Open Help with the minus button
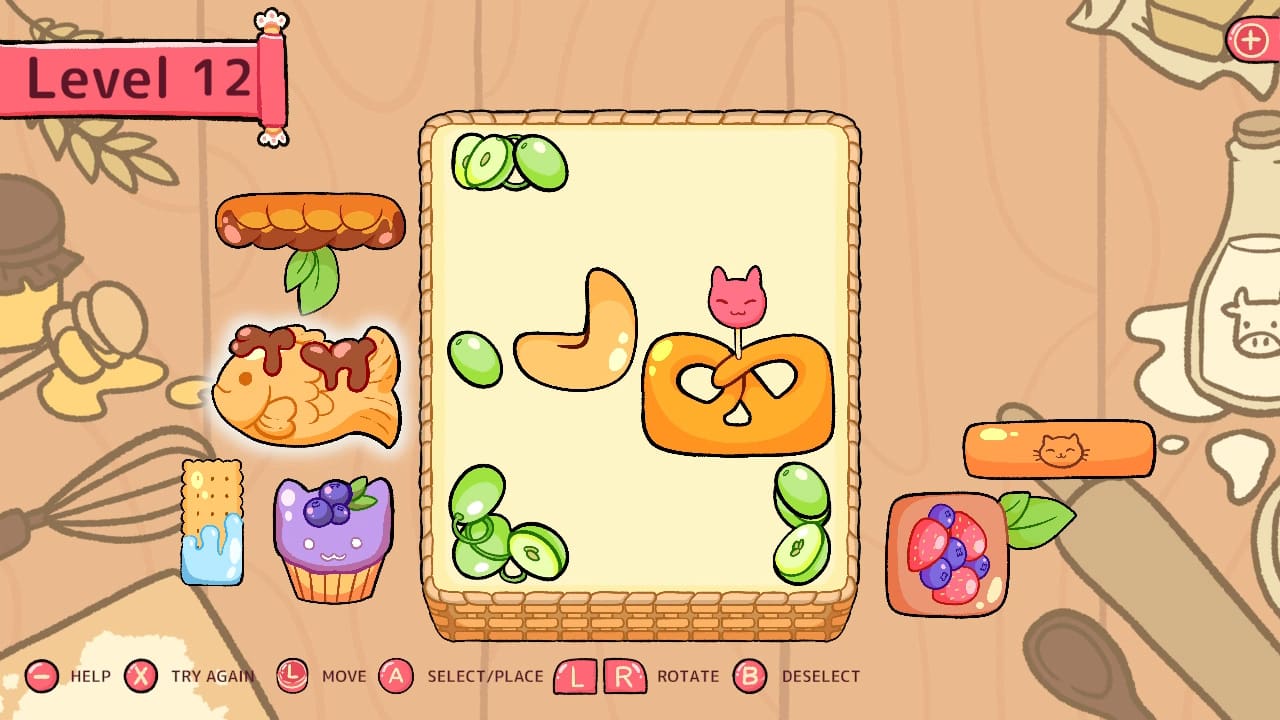This screenshot has height=720, width=1280. pyautogui.click(x=40, y=676)
